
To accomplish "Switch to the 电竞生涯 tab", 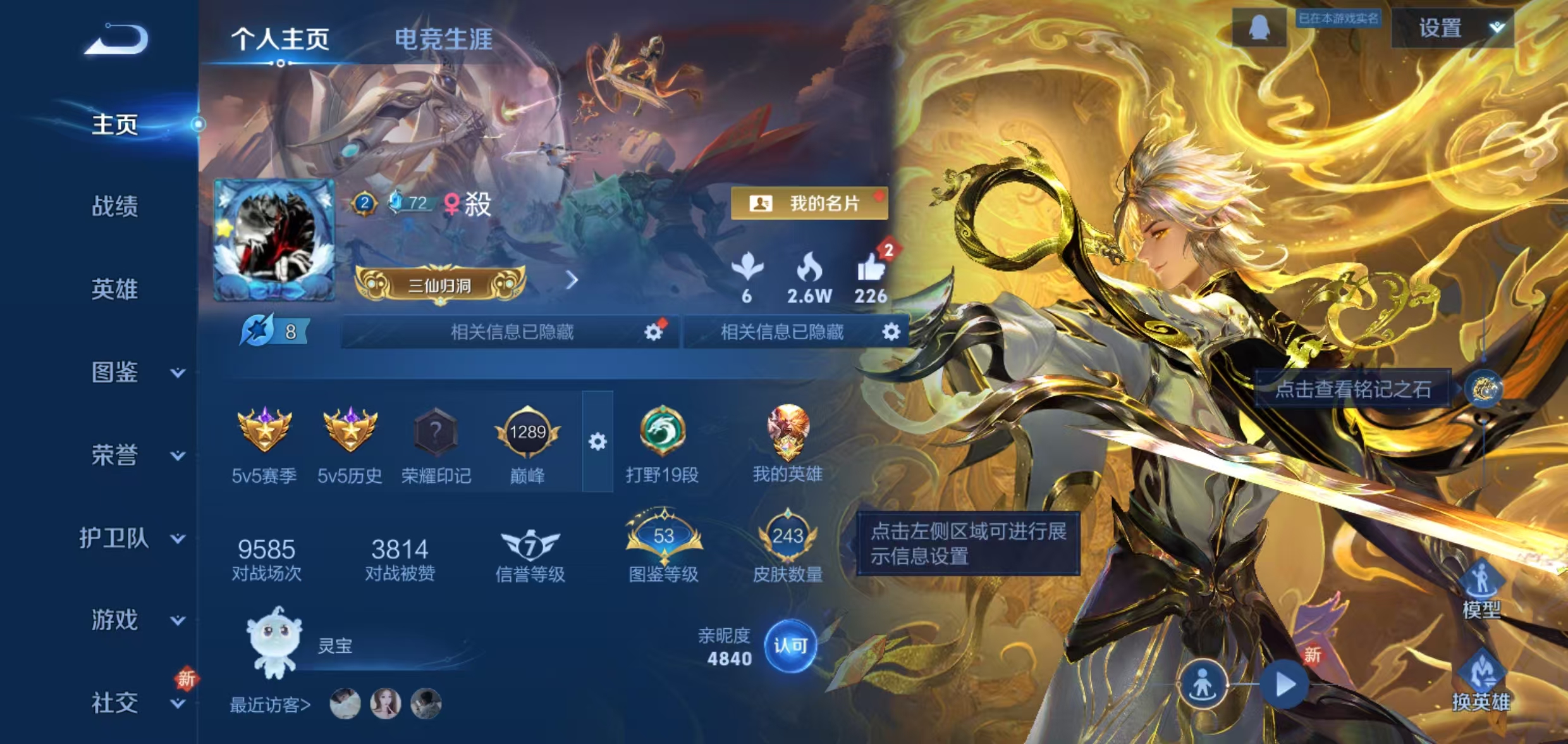I will pyautogui.click(x=442, y=38).
